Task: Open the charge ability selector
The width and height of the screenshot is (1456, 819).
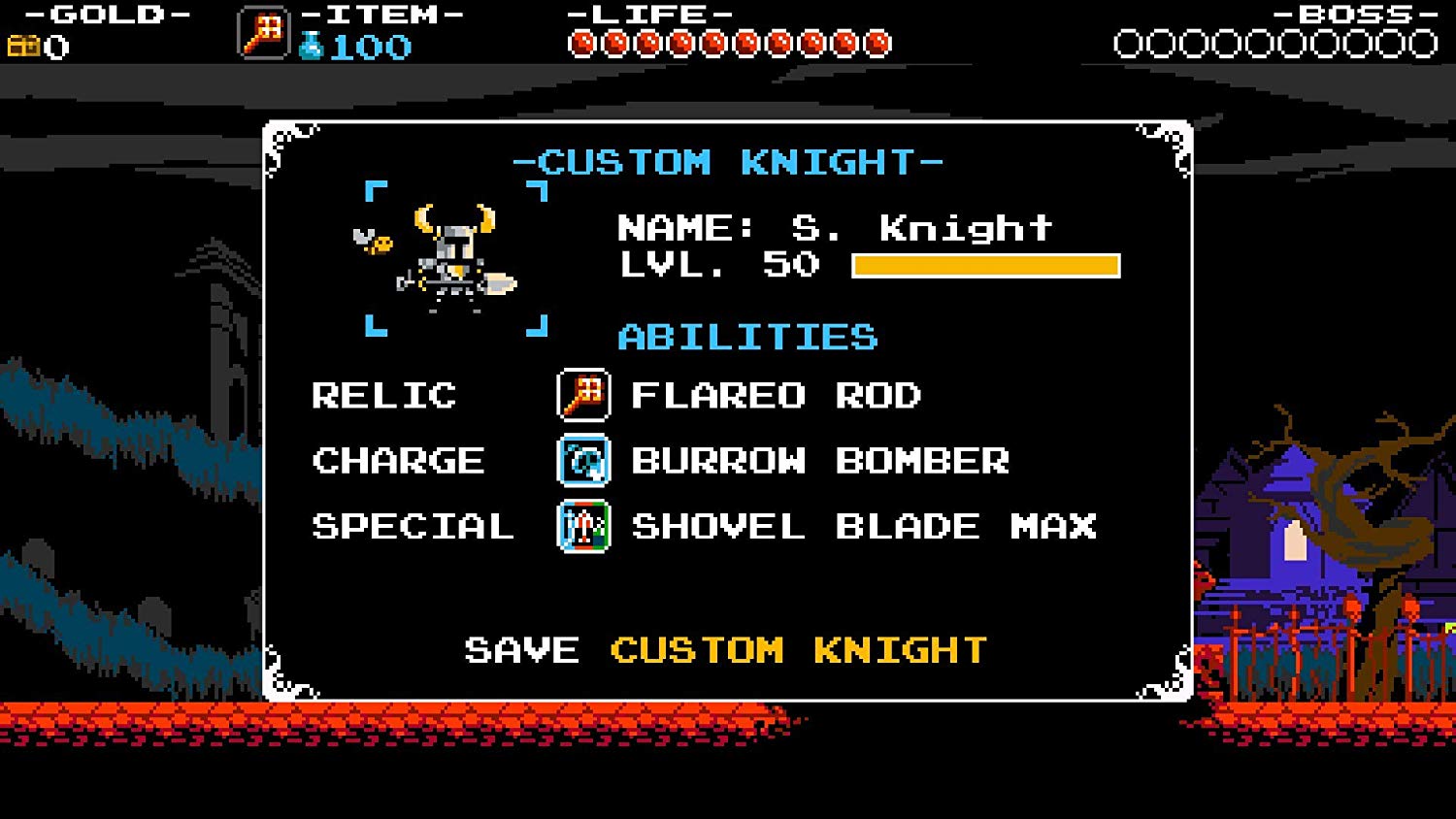Action: pyautogui.click(x=818, y=462)
